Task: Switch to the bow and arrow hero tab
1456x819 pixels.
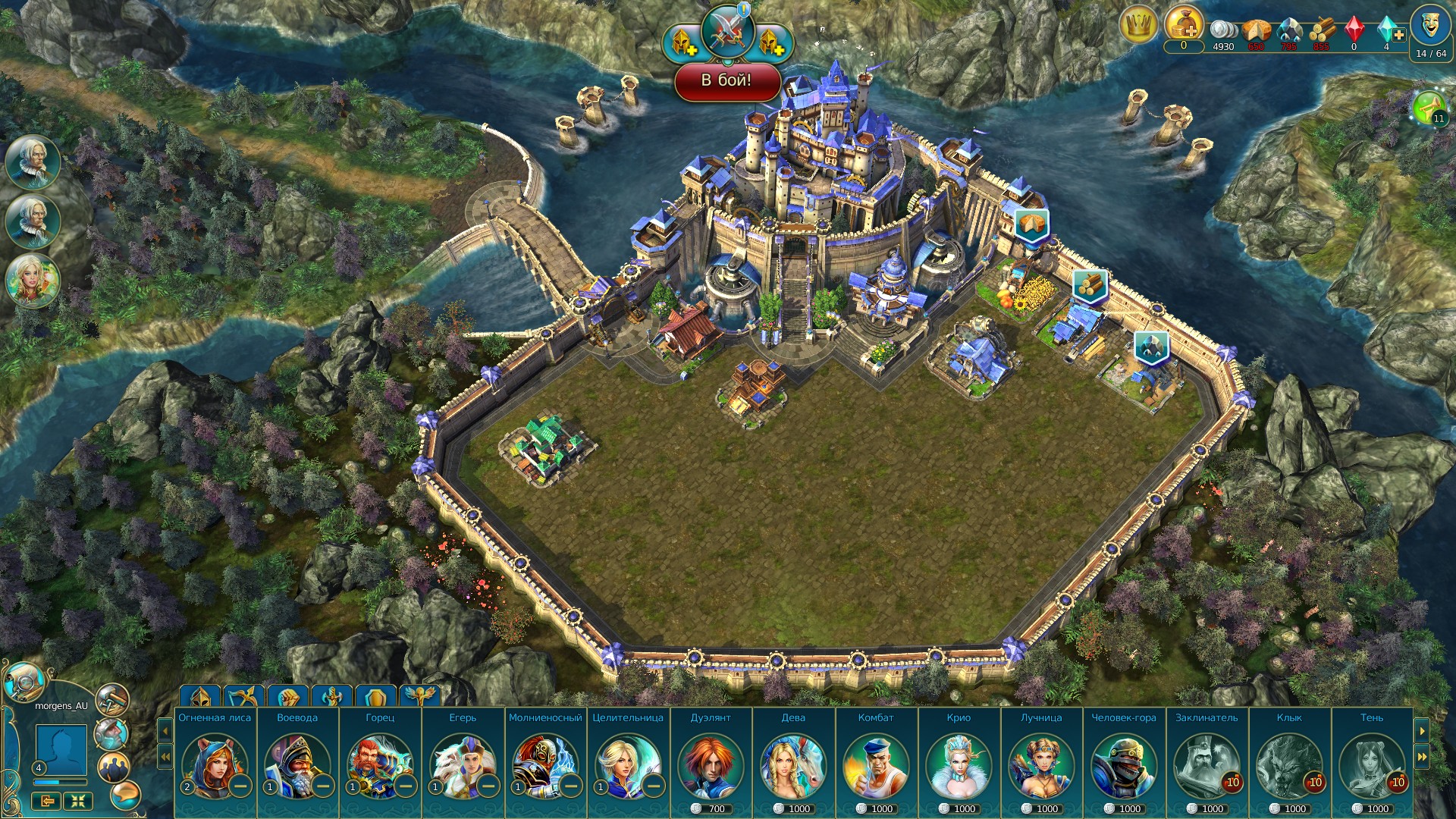Action: tap(244, 695)
